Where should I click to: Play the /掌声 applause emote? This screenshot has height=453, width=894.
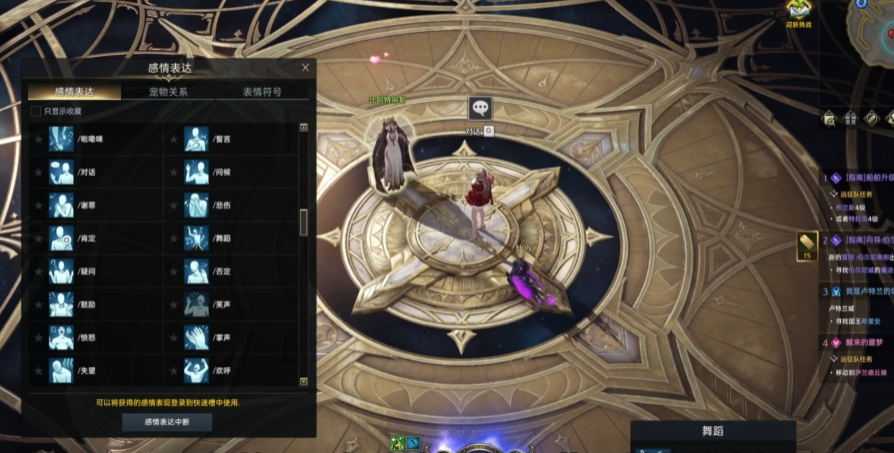[x=196, y=338]
